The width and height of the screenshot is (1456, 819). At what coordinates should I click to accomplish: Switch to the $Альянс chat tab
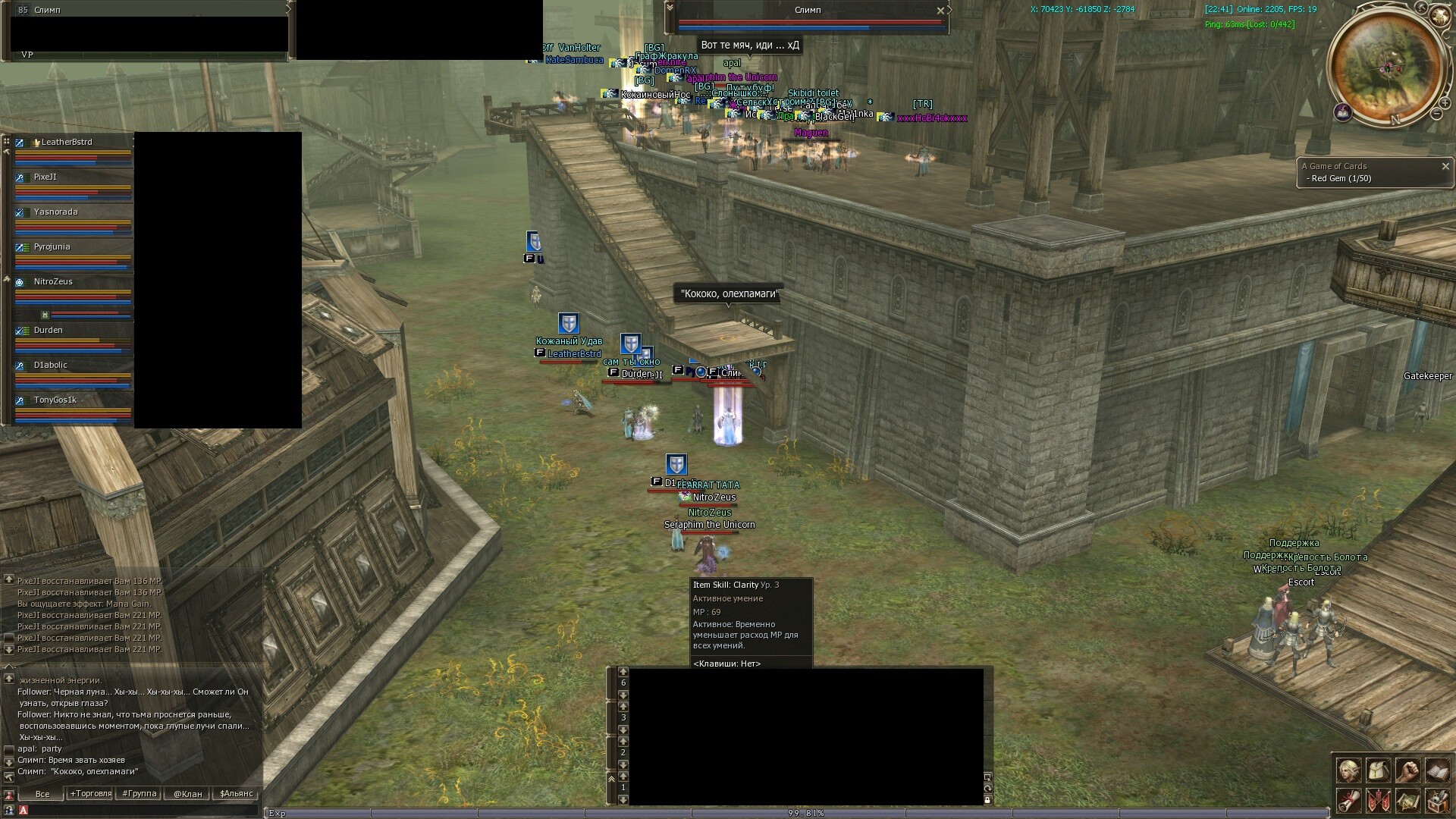pyautogui.click(x=236, y=794)
